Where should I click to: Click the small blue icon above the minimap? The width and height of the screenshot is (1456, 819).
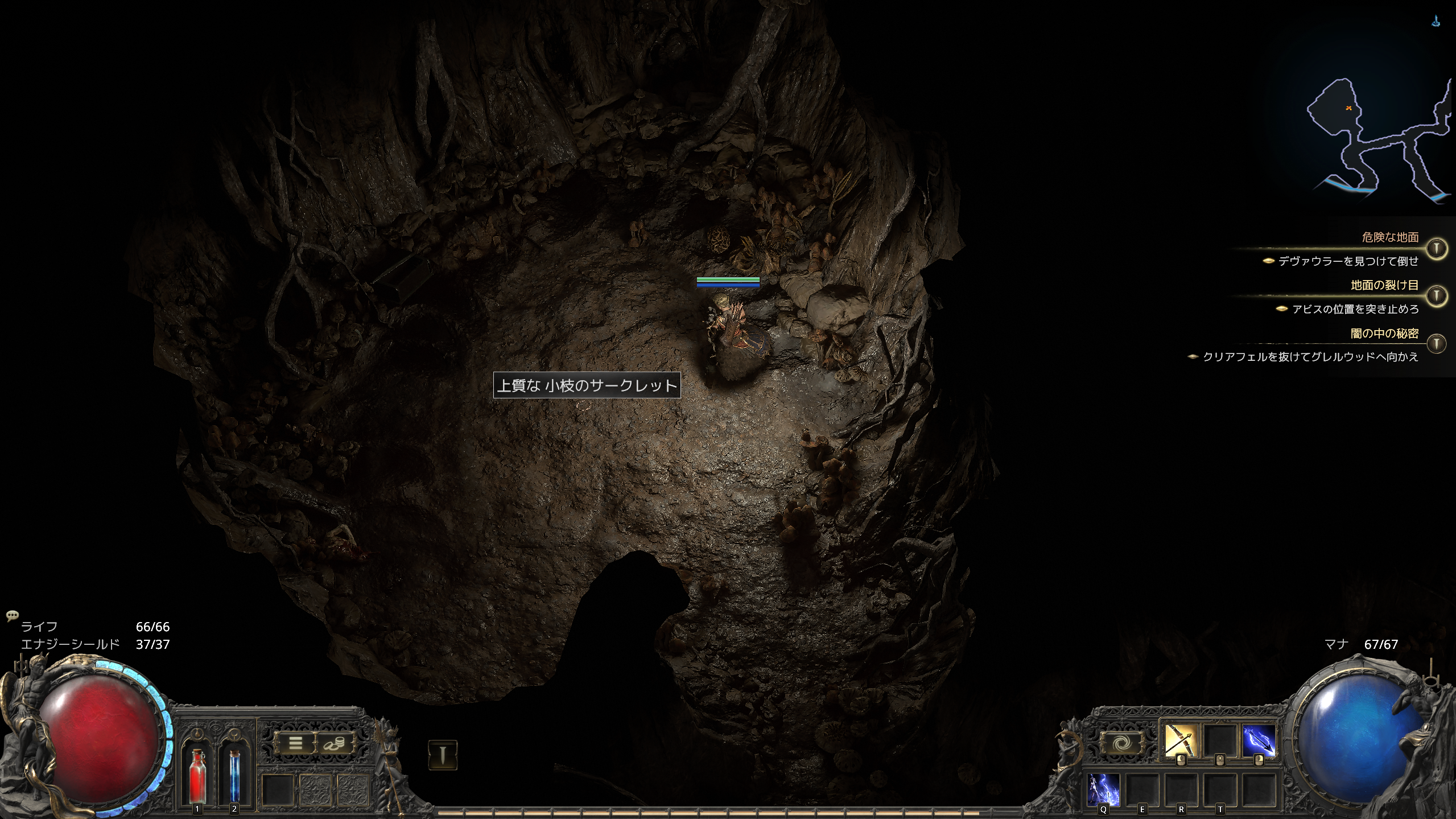(1437, 22)
